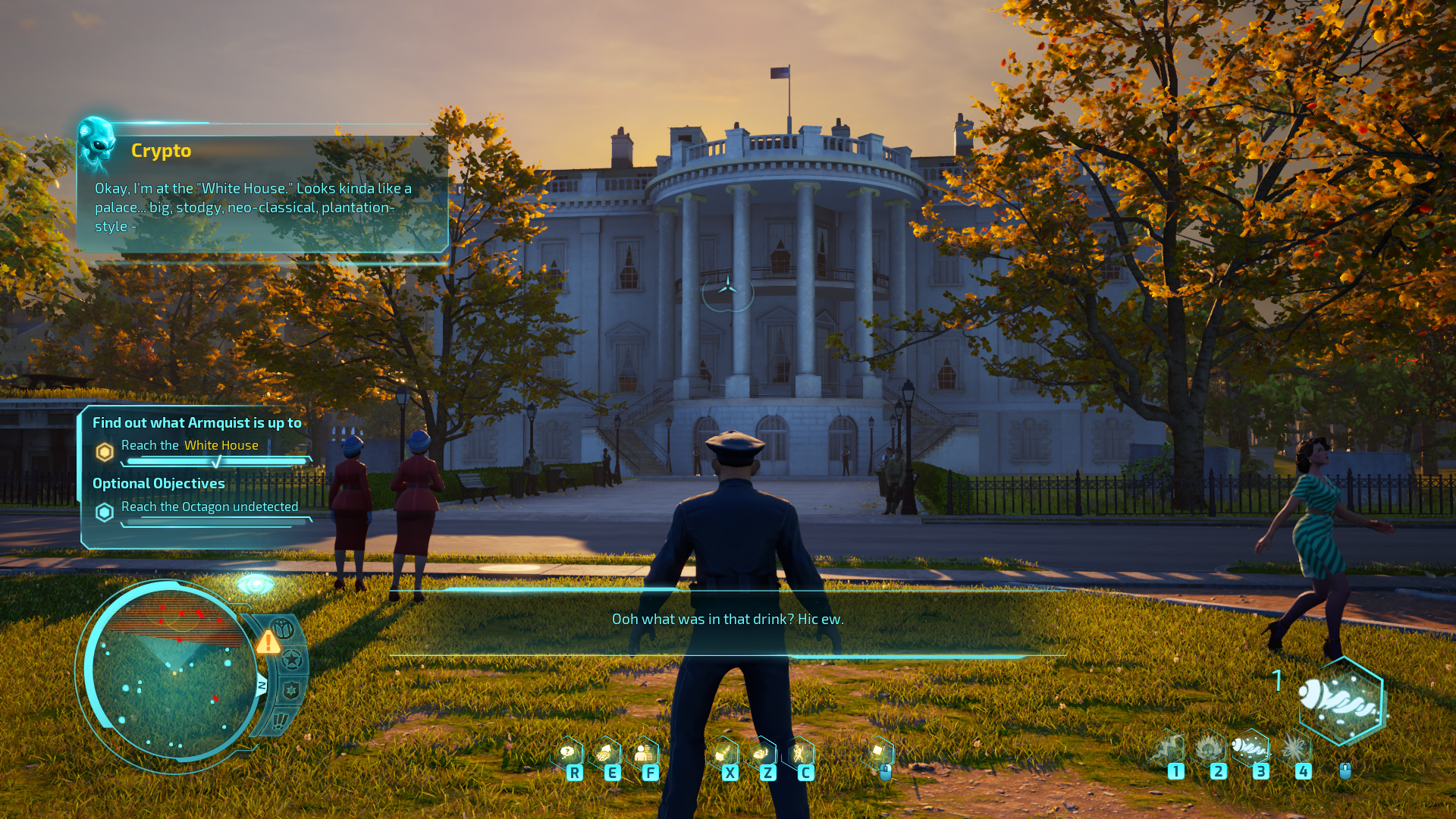Screen dimensions: 1456x819
Task: Choose the holobob disguise ability icon
Action: click(x=644, y=752)
